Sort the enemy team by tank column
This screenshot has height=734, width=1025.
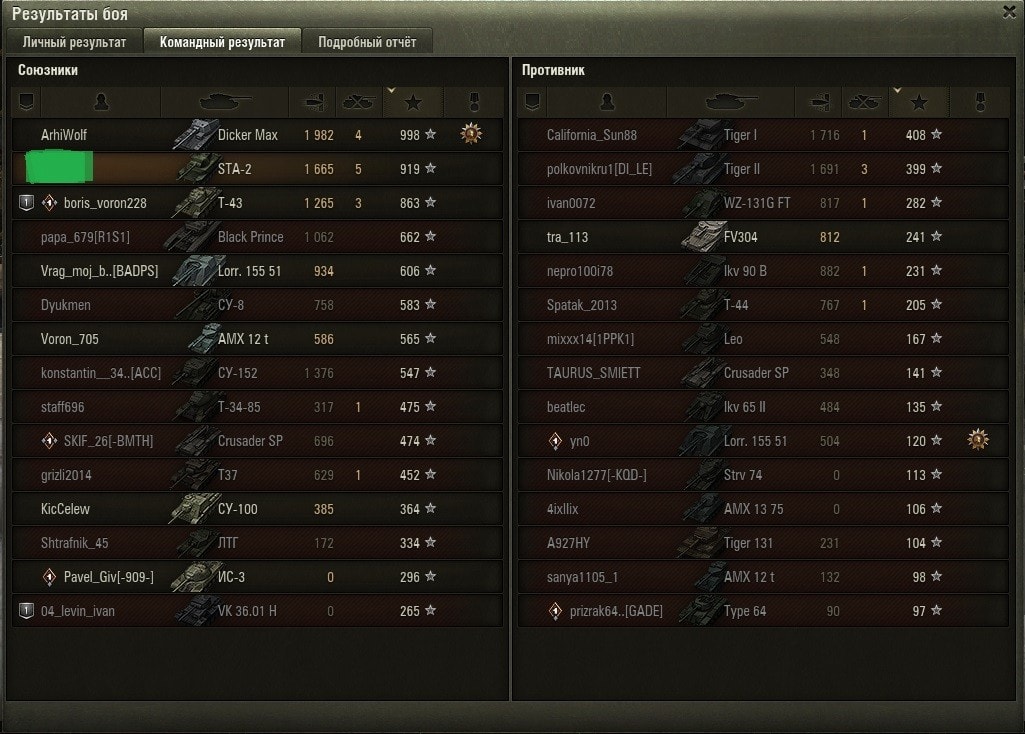pos(731,102)
